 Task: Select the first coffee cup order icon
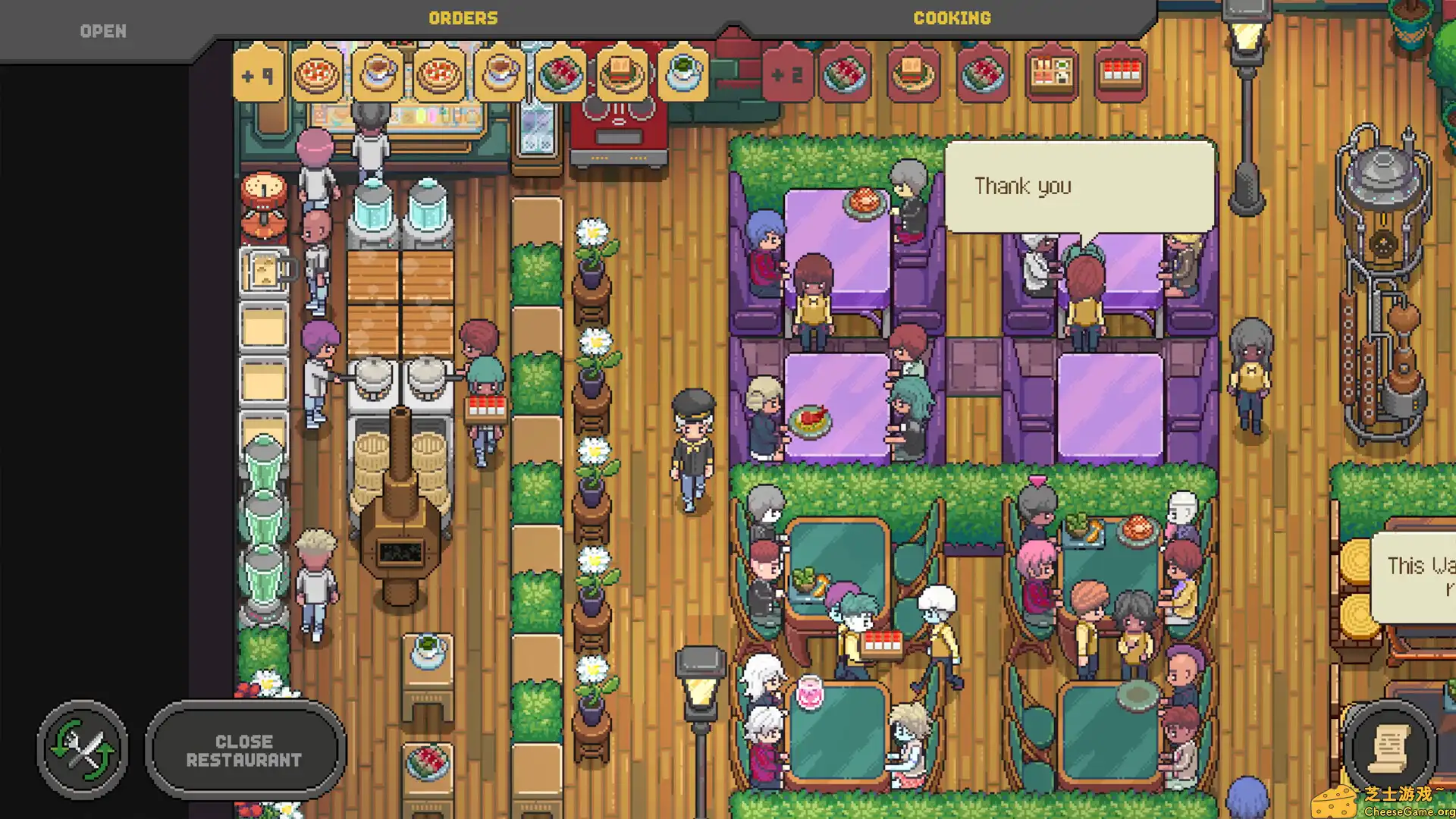pos(378,76)
